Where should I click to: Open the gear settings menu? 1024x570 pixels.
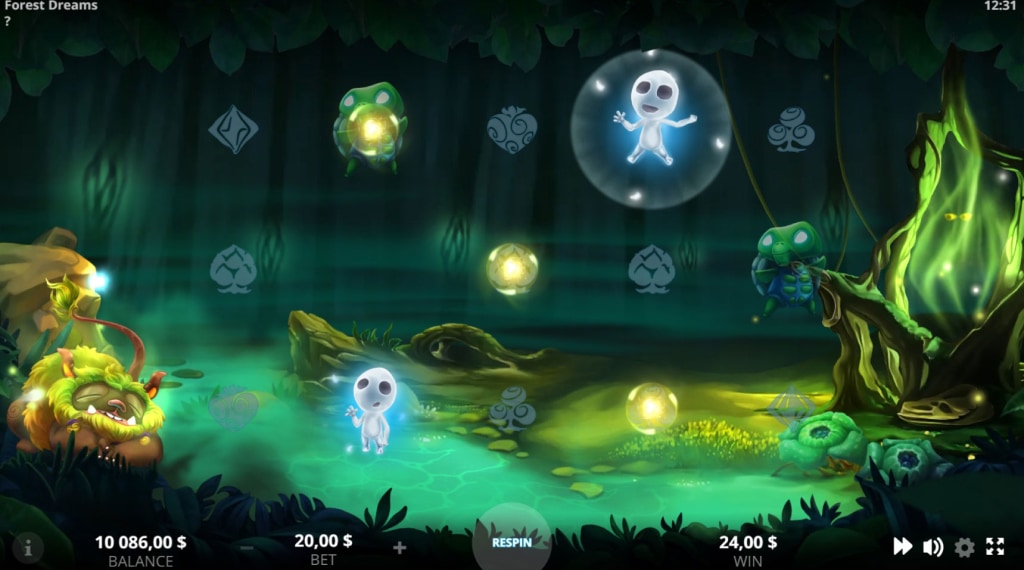pos(964,546)
